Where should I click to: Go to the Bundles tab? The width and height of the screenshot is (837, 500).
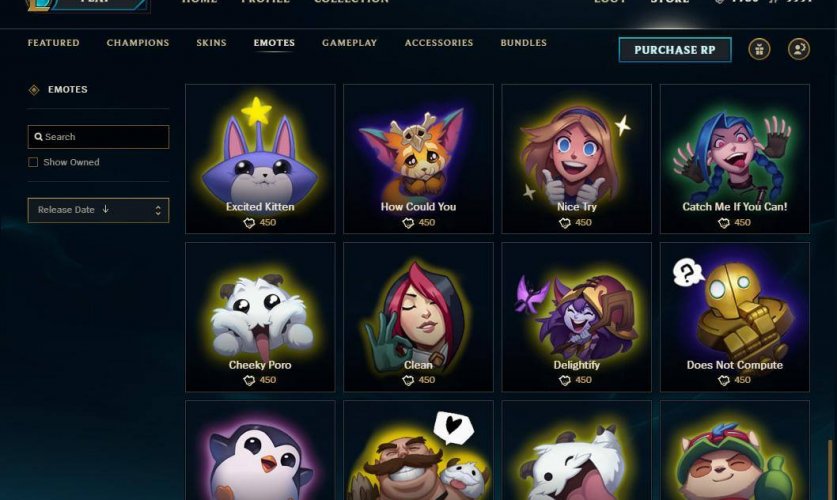[x=524, y=43]
